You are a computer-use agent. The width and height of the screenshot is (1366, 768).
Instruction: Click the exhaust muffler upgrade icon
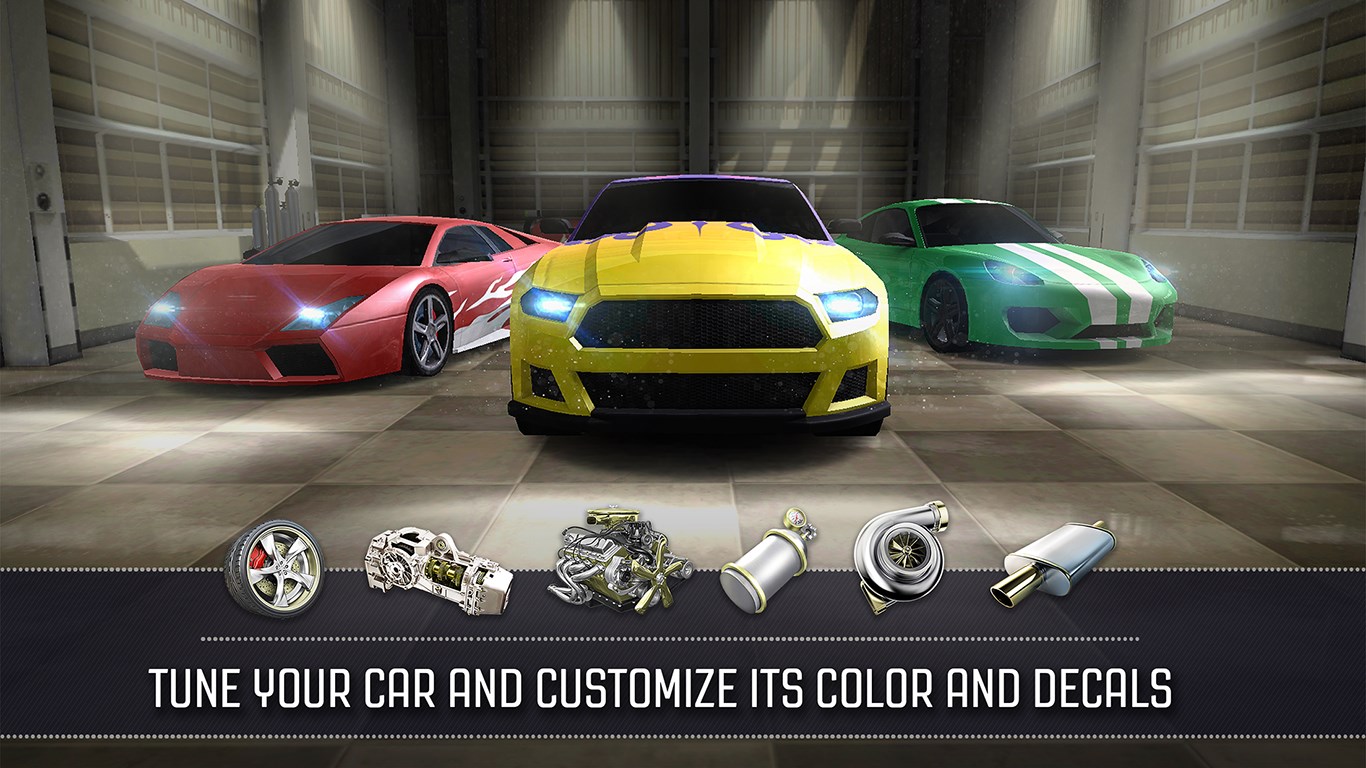(x=1052, y=561)
